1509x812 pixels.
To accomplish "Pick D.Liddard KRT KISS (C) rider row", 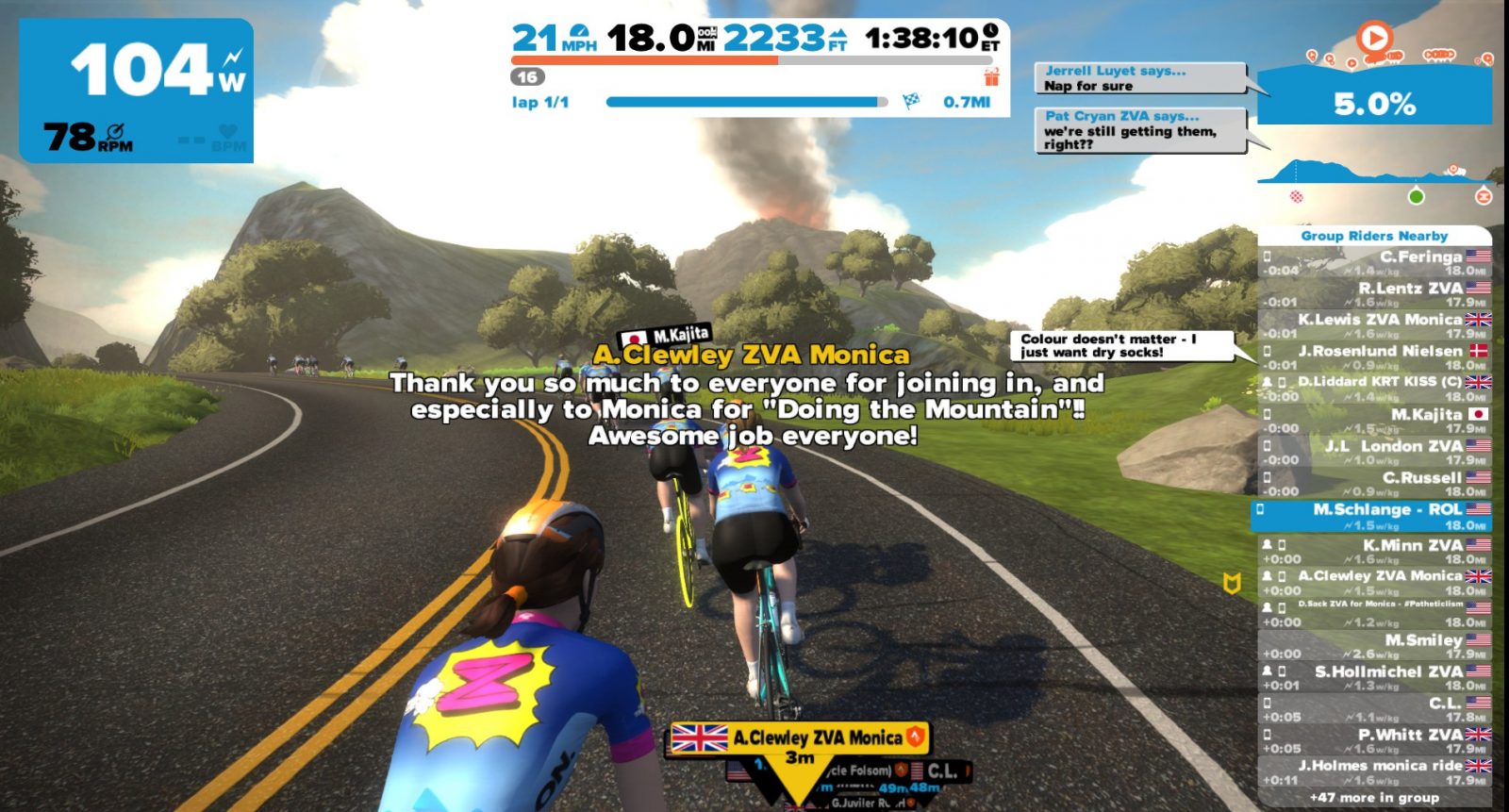I will tap(1375, 389).
